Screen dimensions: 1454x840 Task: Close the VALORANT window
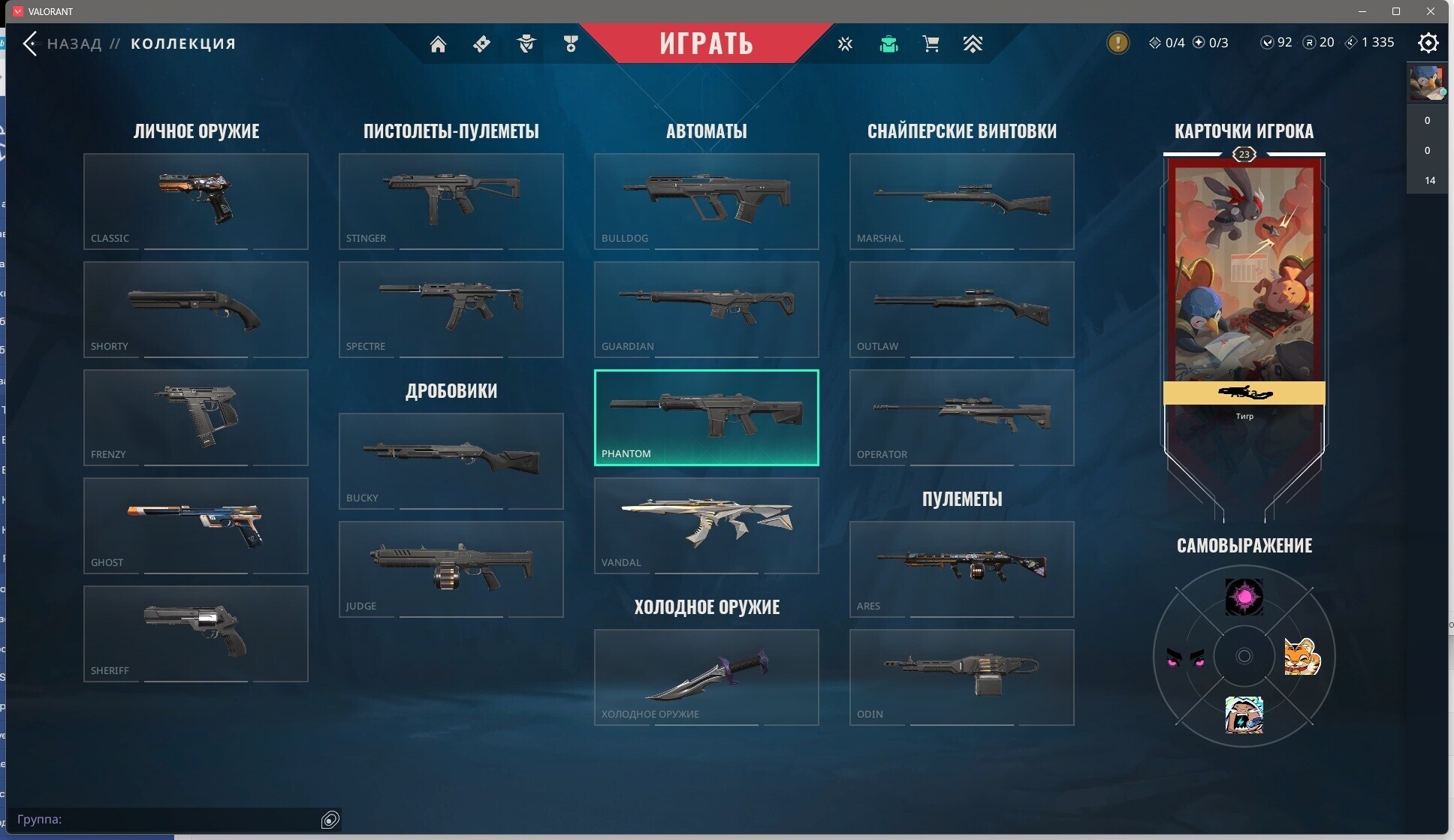[x=1431, y=11]
